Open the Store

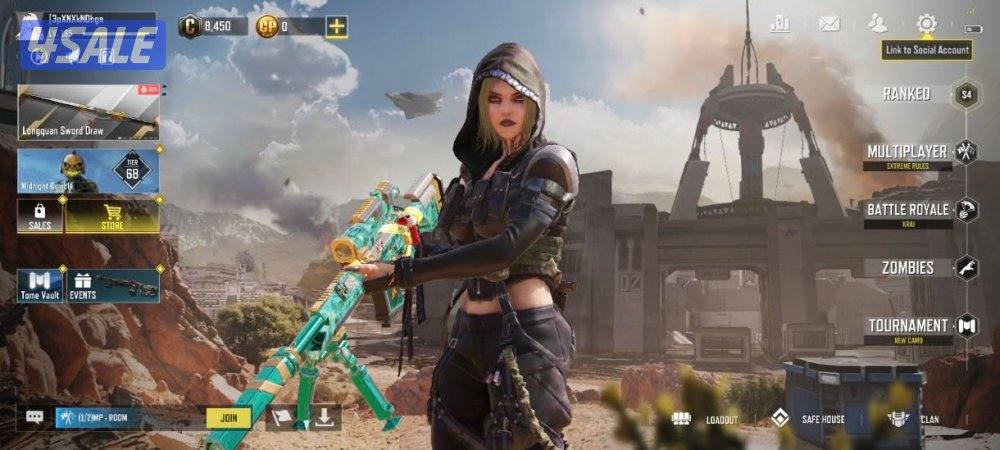coord(112,215)
